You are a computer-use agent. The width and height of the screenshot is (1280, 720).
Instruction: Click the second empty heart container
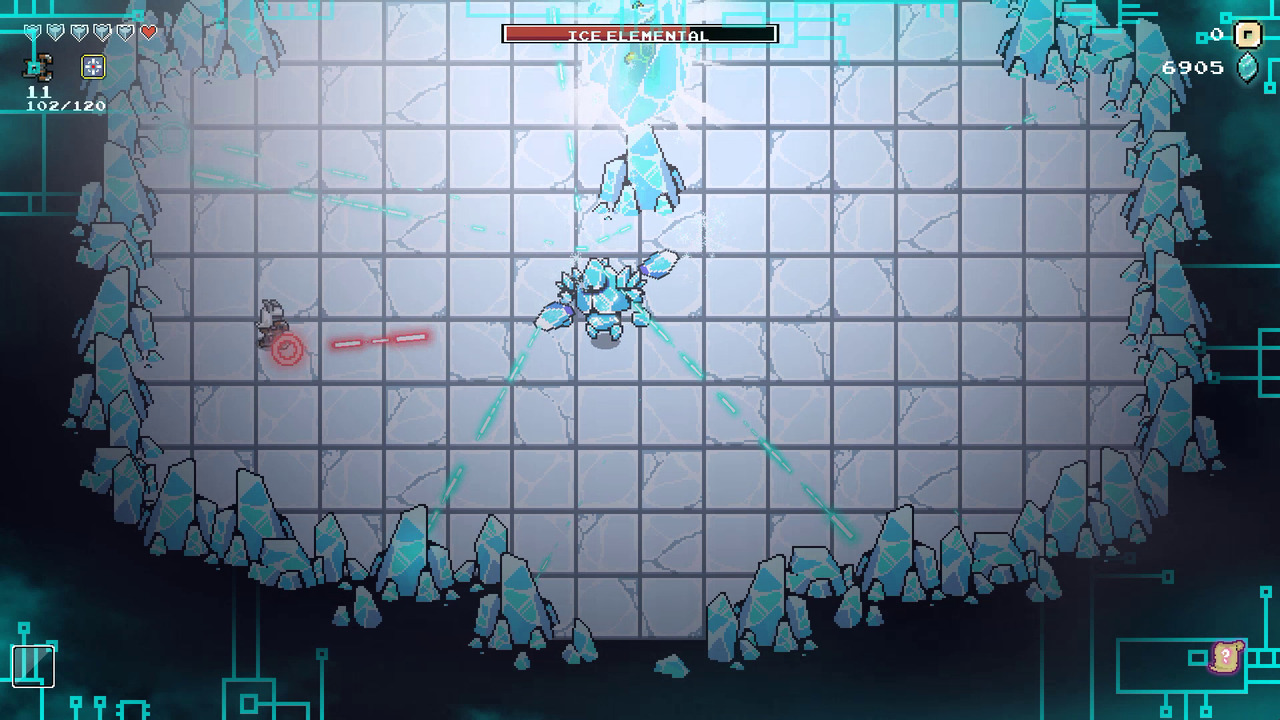point(53,31)
